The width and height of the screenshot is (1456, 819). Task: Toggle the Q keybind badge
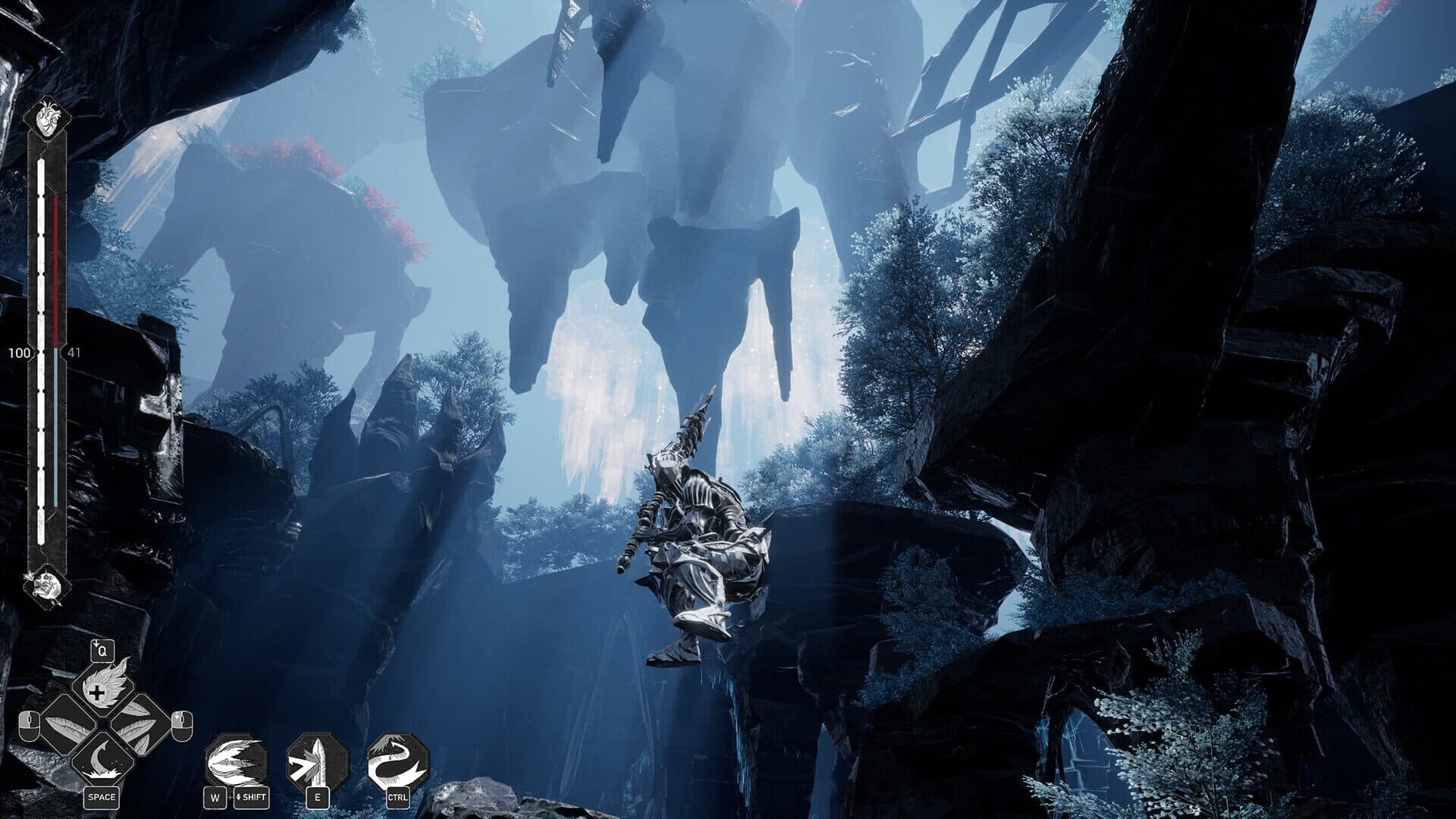102,651
